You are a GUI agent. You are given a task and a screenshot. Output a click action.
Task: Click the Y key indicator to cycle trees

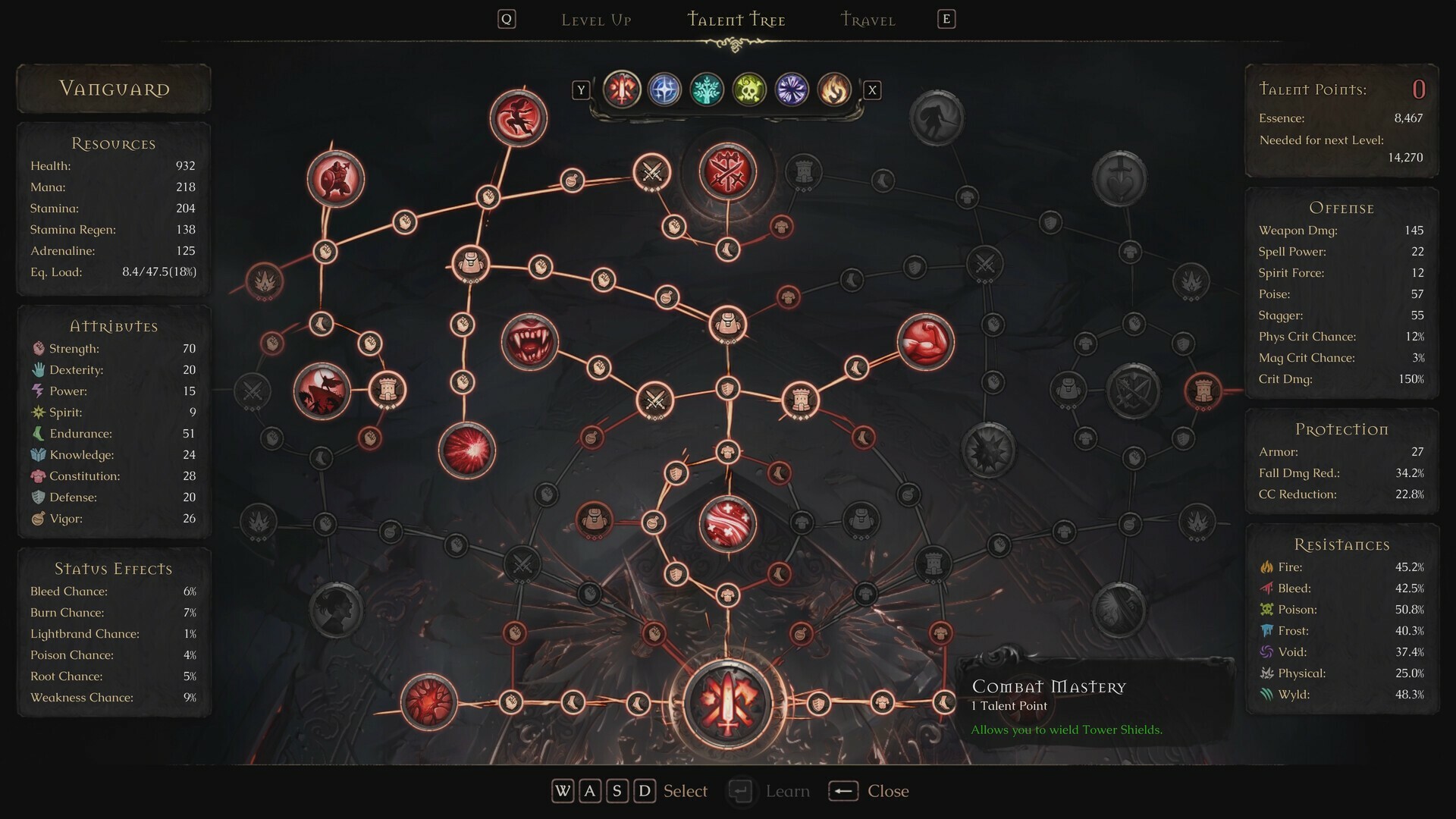(581, 89)
